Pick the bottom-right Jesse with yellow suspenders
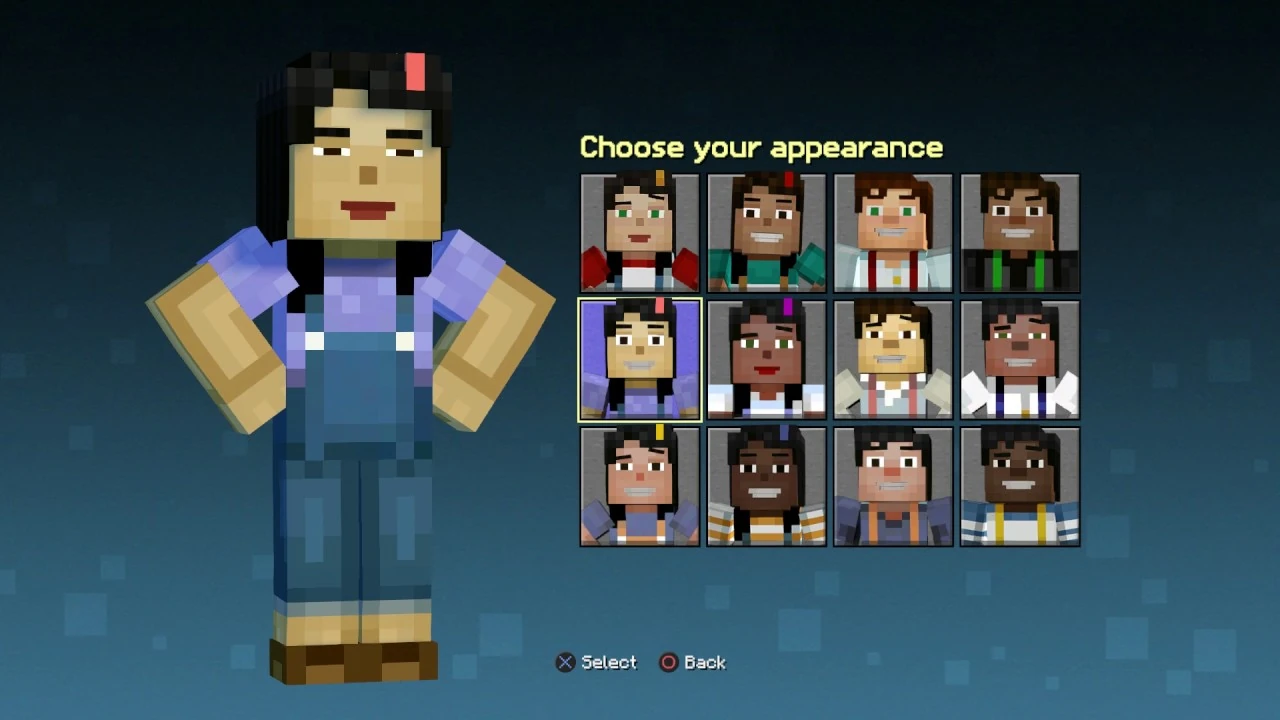1280x720 pixels. [1020, 486]
